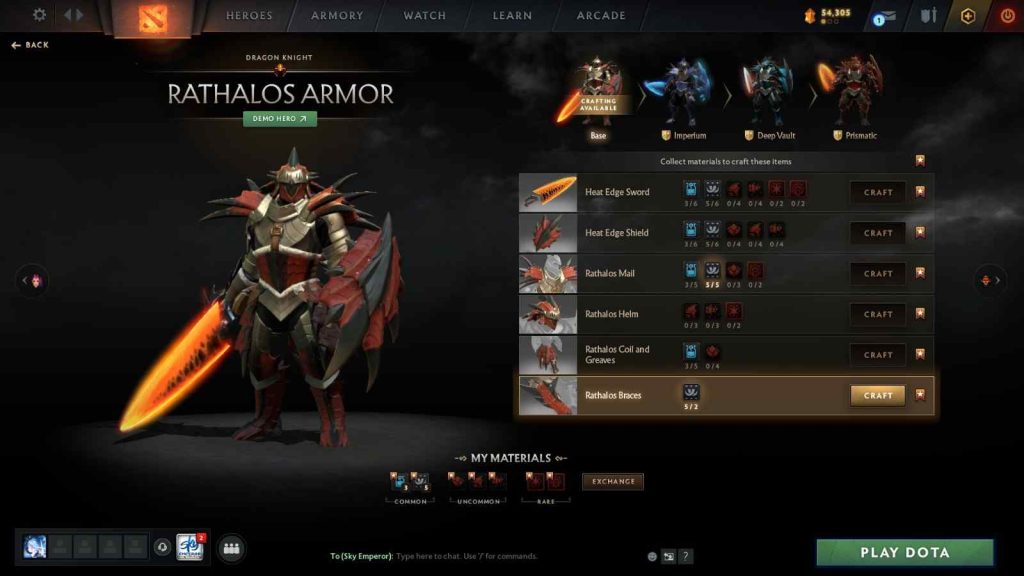Craft the Rathalos Braces

878,395
